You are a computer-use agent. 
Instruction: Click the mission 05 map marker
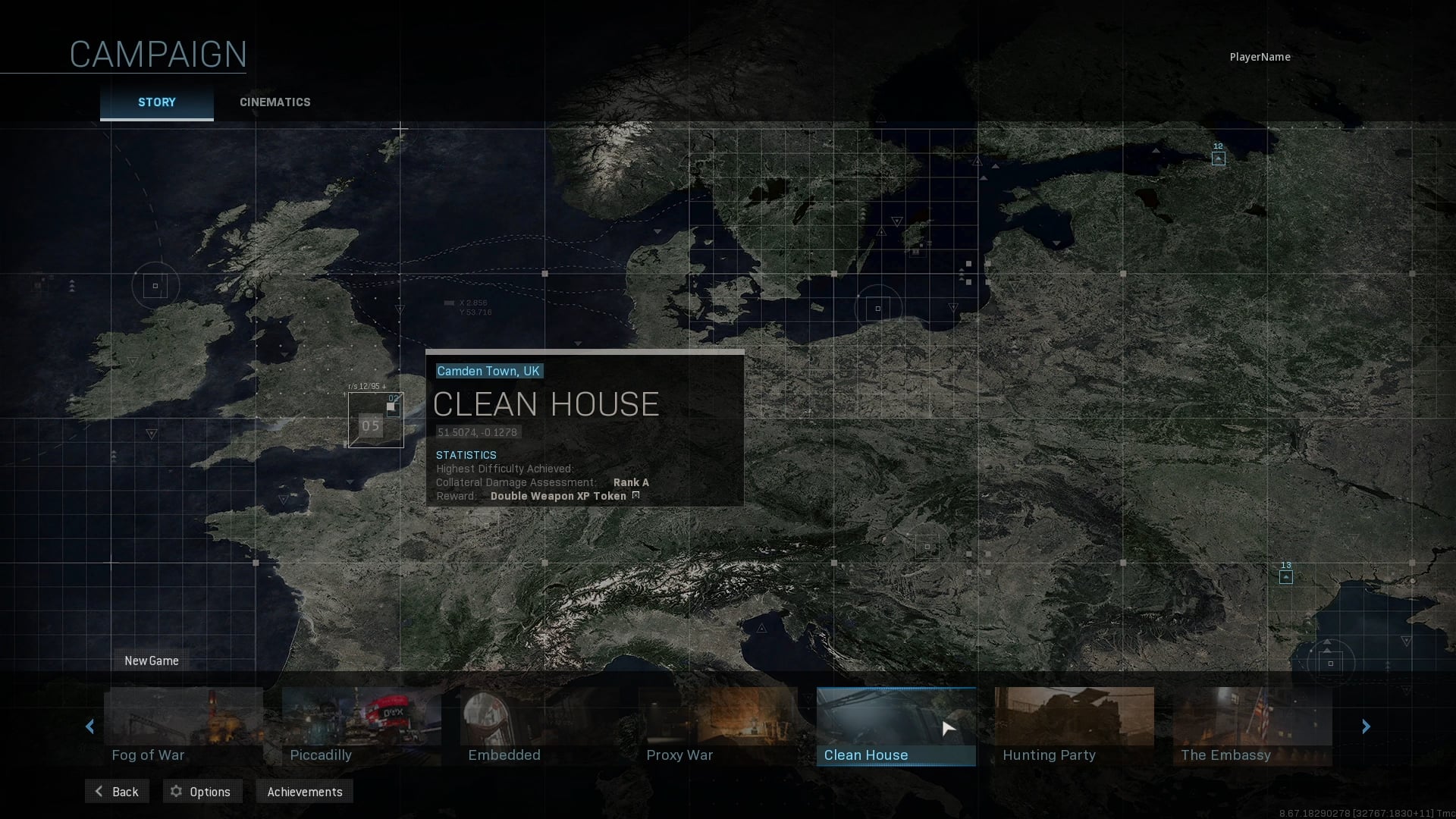[x=371, y=425]
